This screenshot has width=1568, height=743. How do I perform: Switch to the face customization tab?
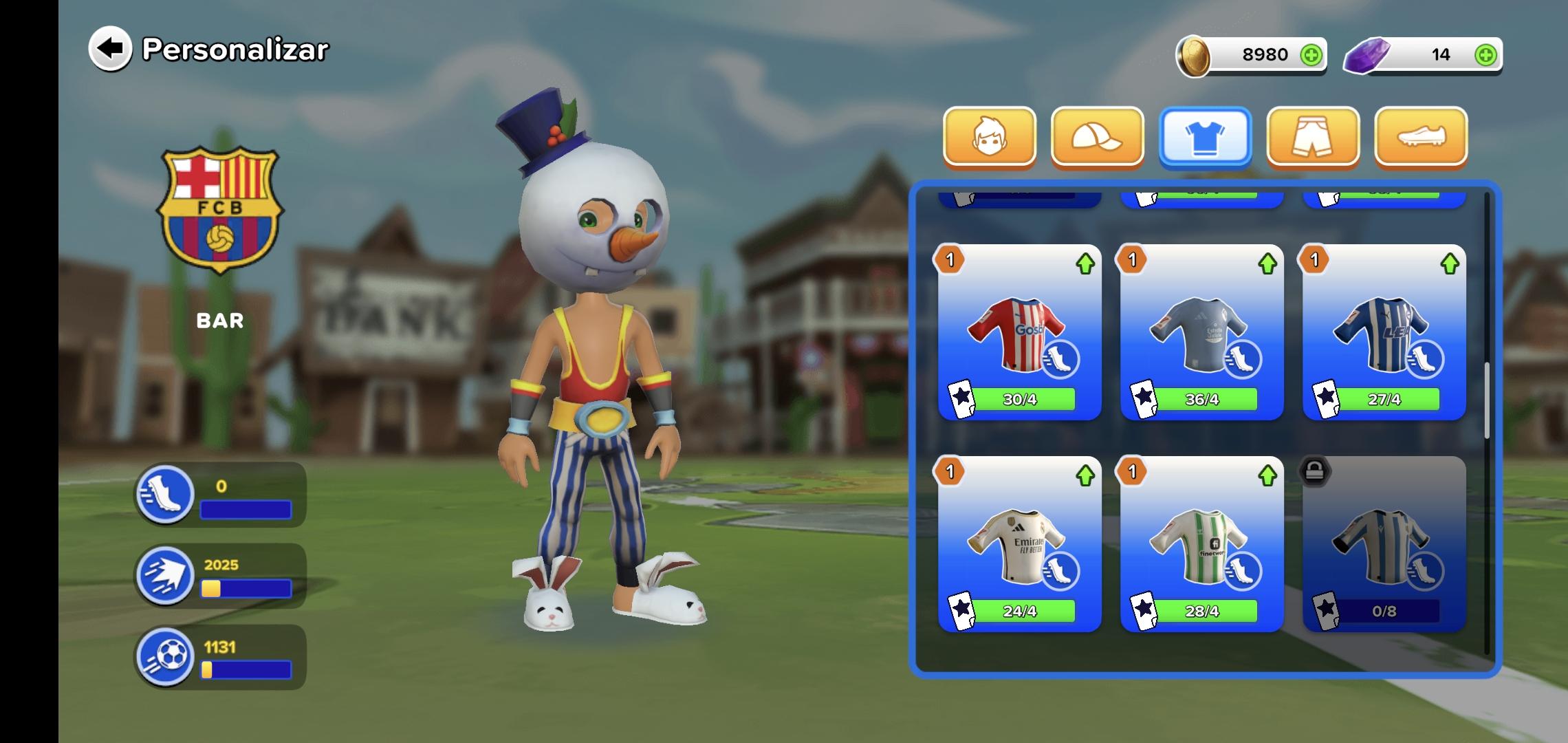(989, 137)
